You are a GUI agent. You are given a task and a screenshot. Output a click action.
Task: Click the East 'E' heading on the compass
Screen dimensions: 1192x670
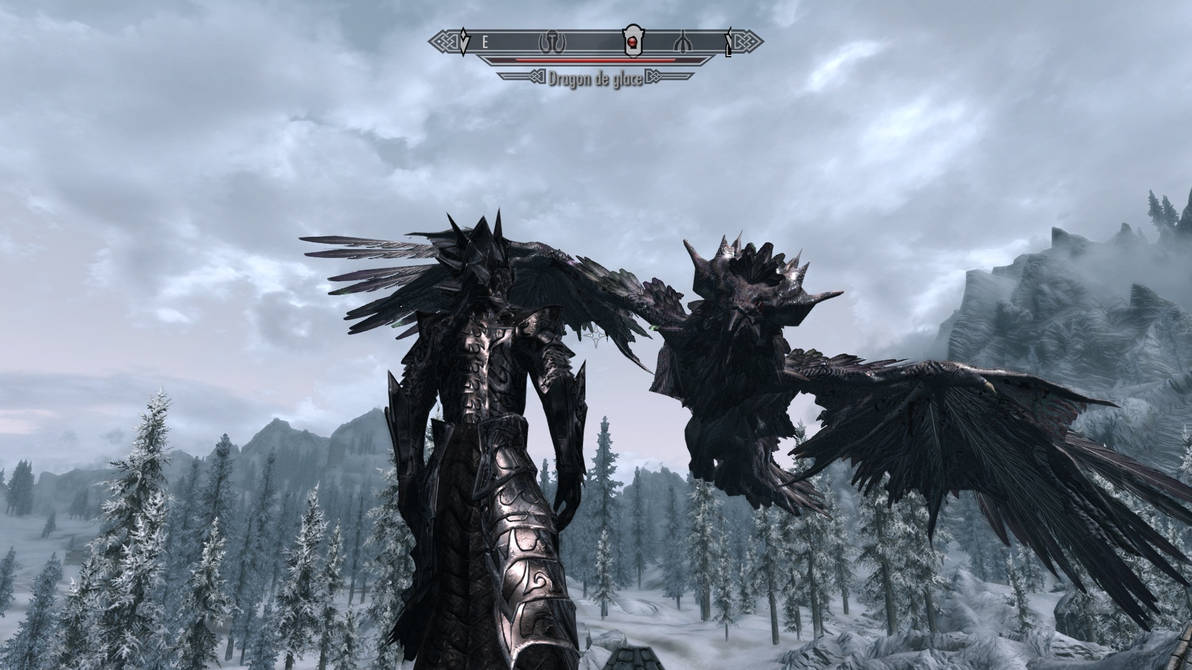click(485, 42)
